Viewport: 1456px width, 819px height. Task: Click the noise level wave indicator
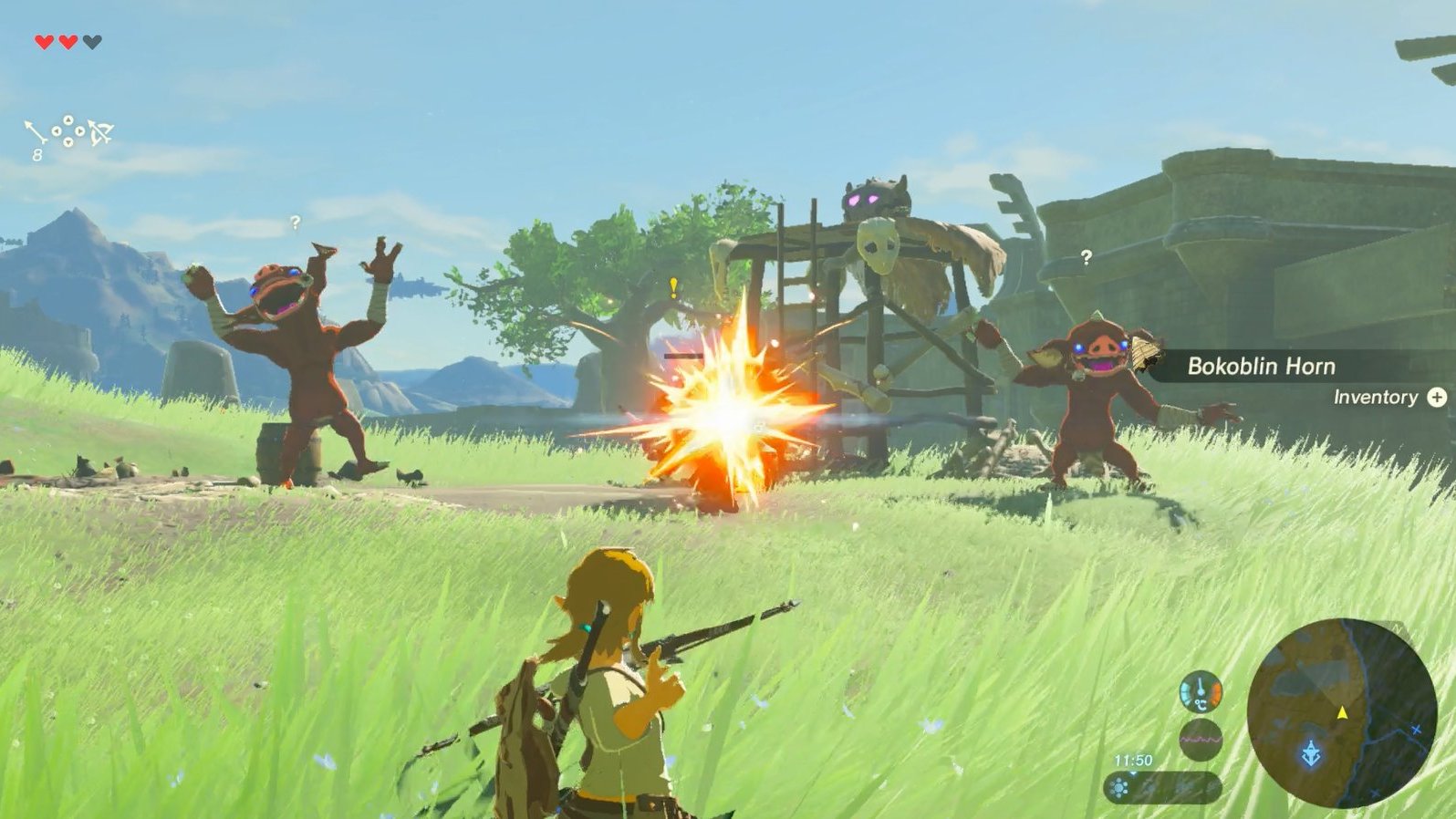point(1200,739)
